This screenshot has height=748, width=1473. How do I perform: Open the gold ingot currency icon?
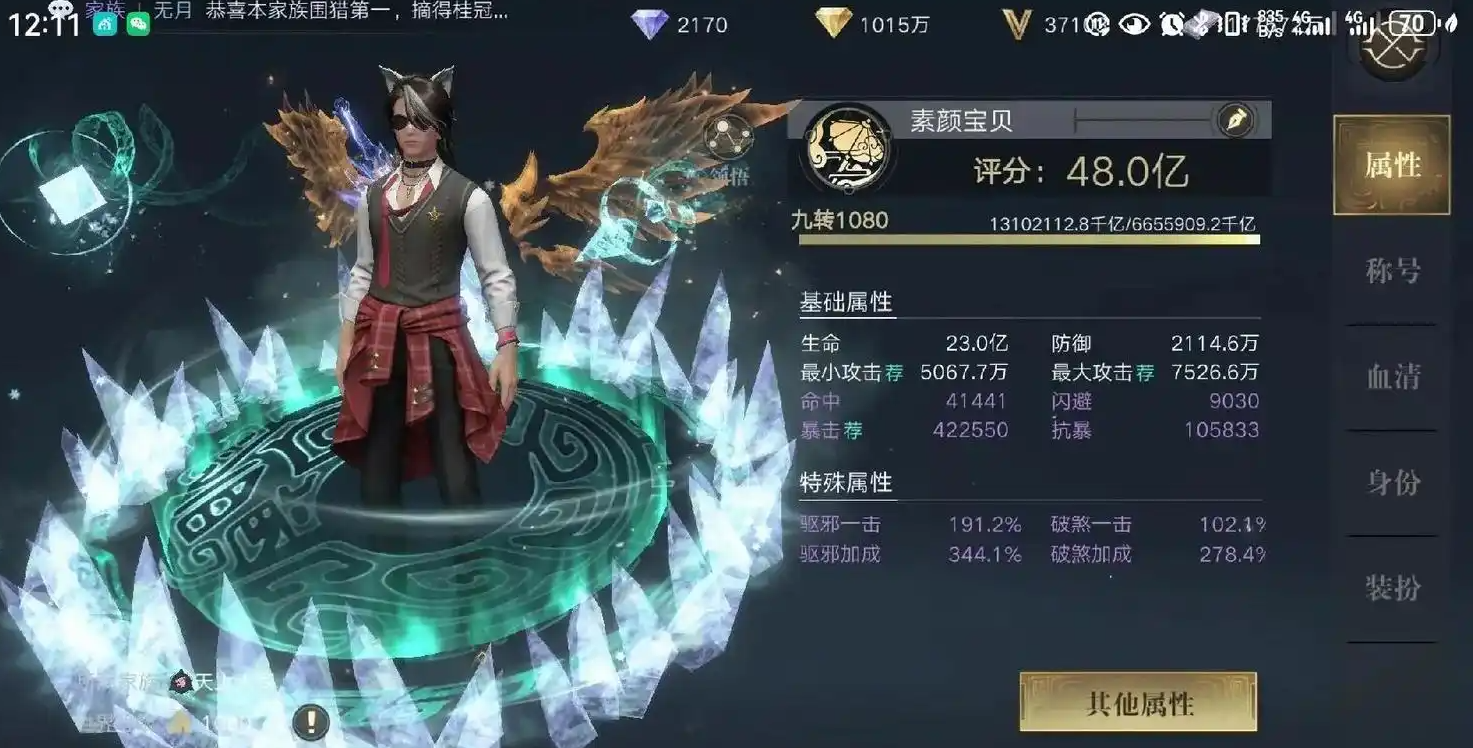point(834,22)
